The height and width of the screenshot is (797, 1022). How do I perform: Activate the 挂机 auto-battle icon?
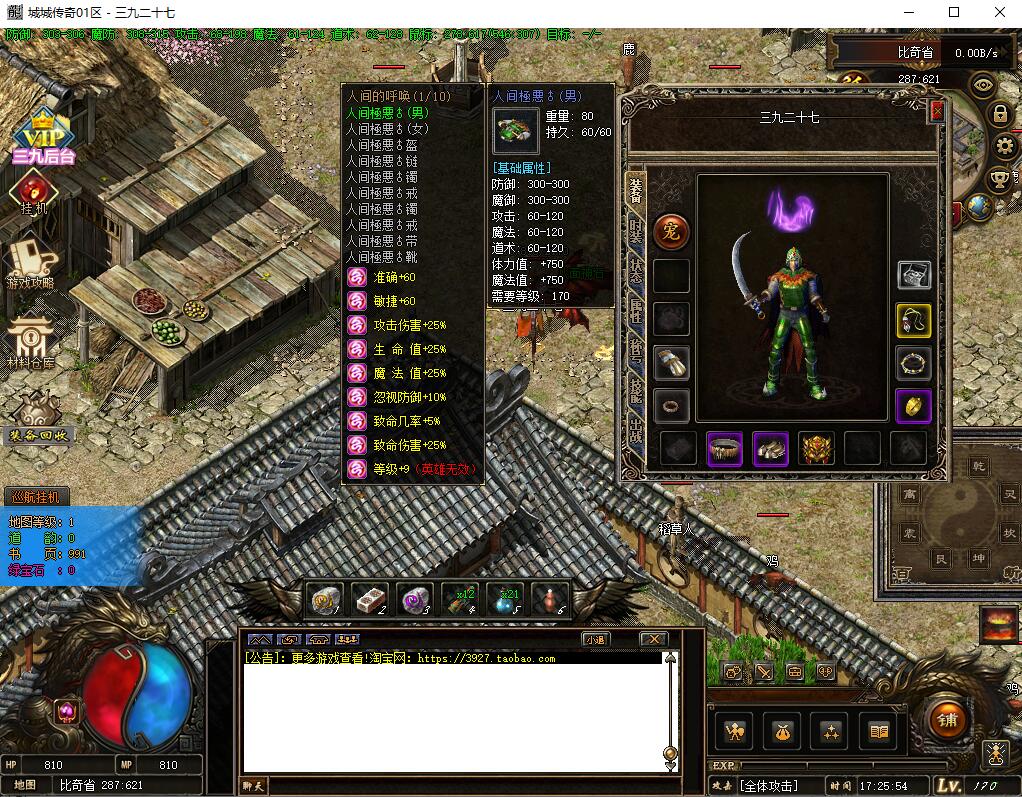(x=34, y=192)
